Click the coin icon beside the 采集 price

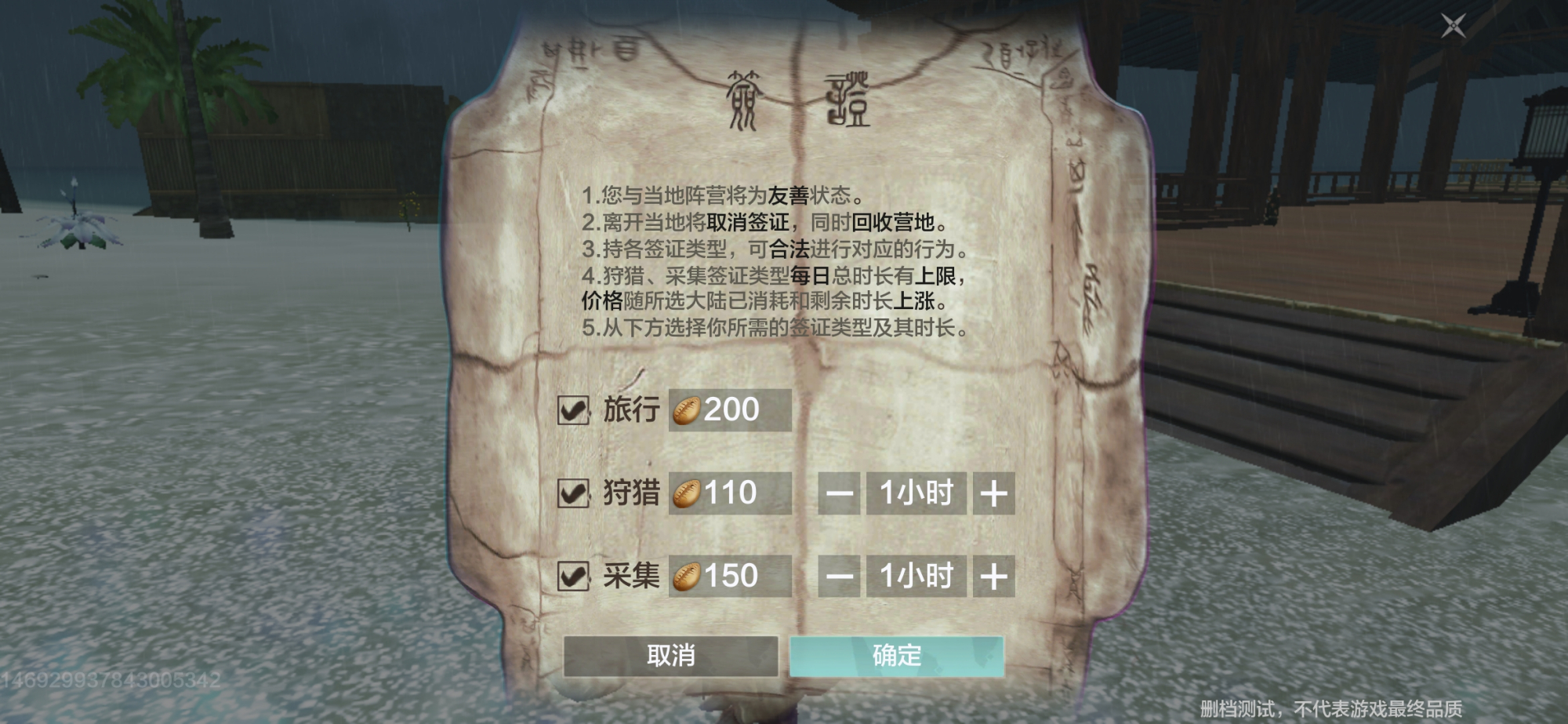687,577
